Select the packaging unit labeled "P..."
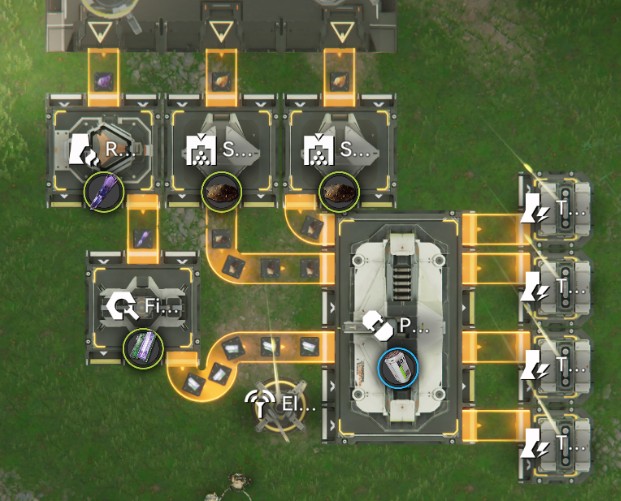 [x=396, y=325]
